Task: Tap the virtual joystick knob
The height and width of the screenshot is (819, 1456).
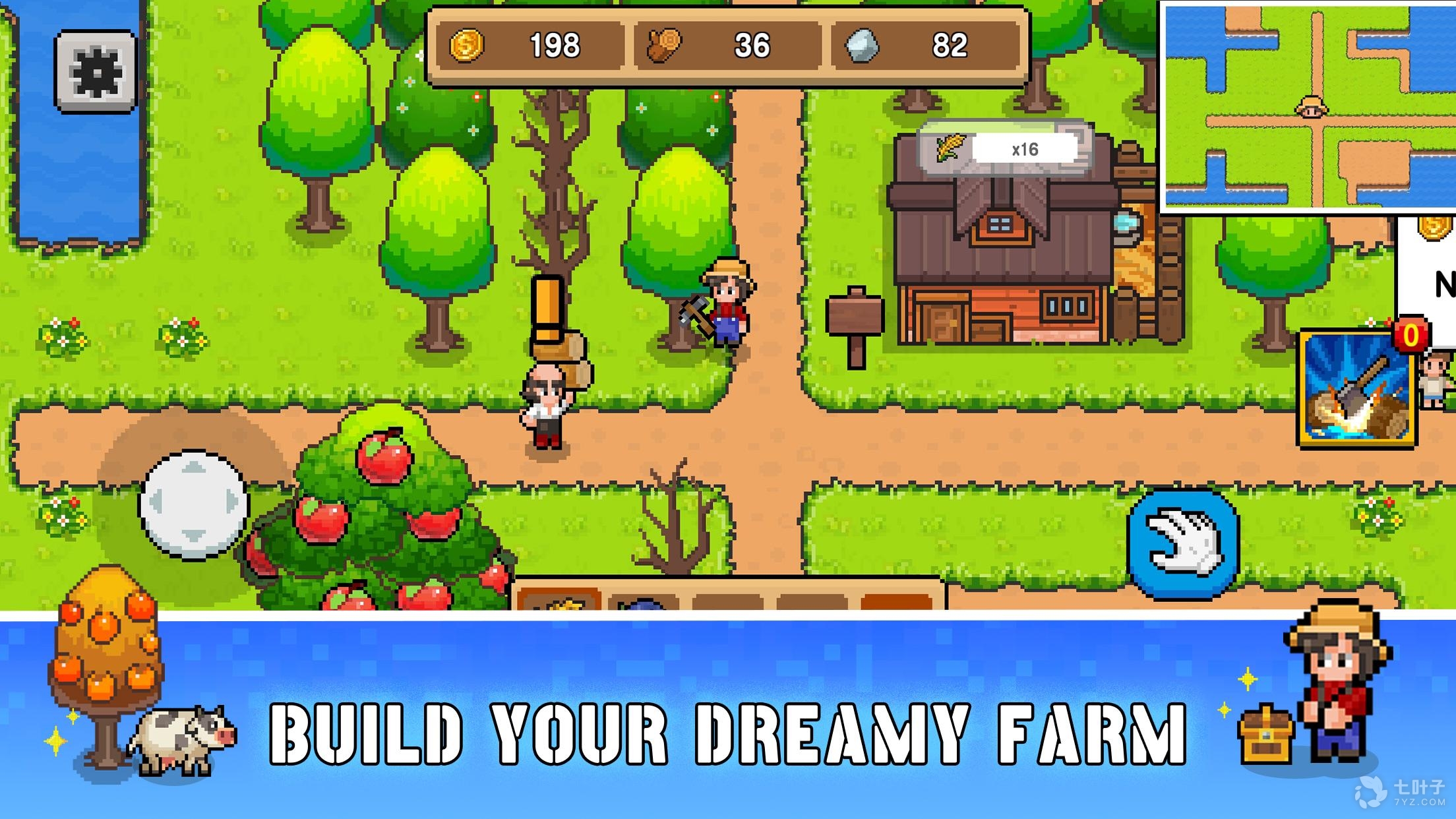Action: 194,504
